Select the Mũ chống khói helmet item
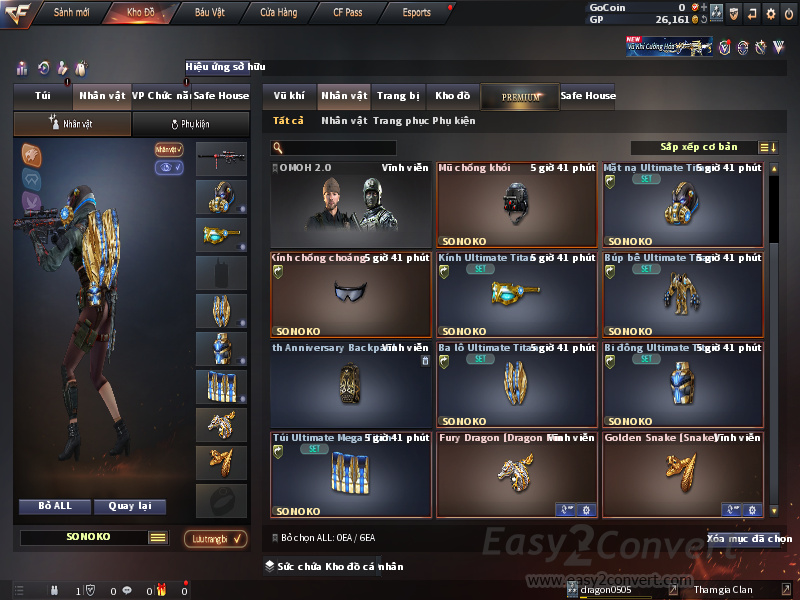800x600 pixels. (516, 204)
